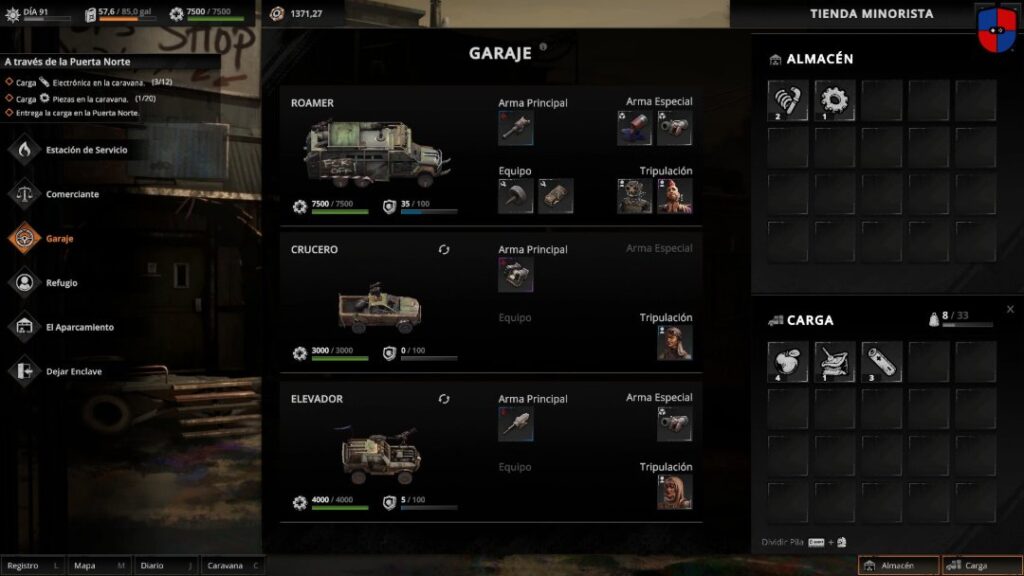
Task: Swap the Elevador vehicle with refresh icon
Action: [444, 399]
